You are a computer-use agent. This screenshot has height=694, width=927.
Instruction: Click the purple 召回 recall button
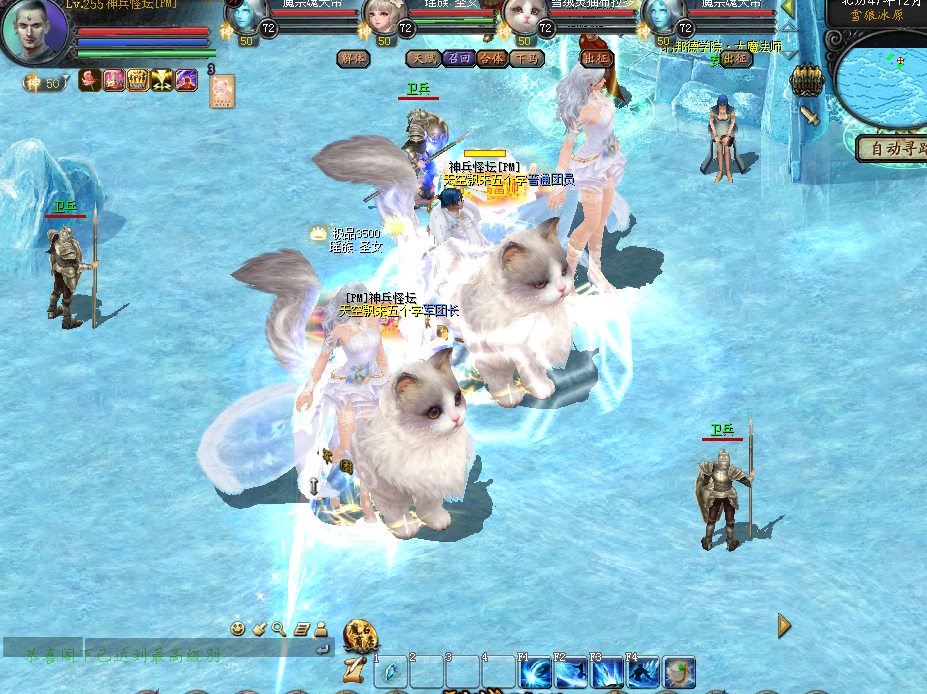click(x=457, y=59)
